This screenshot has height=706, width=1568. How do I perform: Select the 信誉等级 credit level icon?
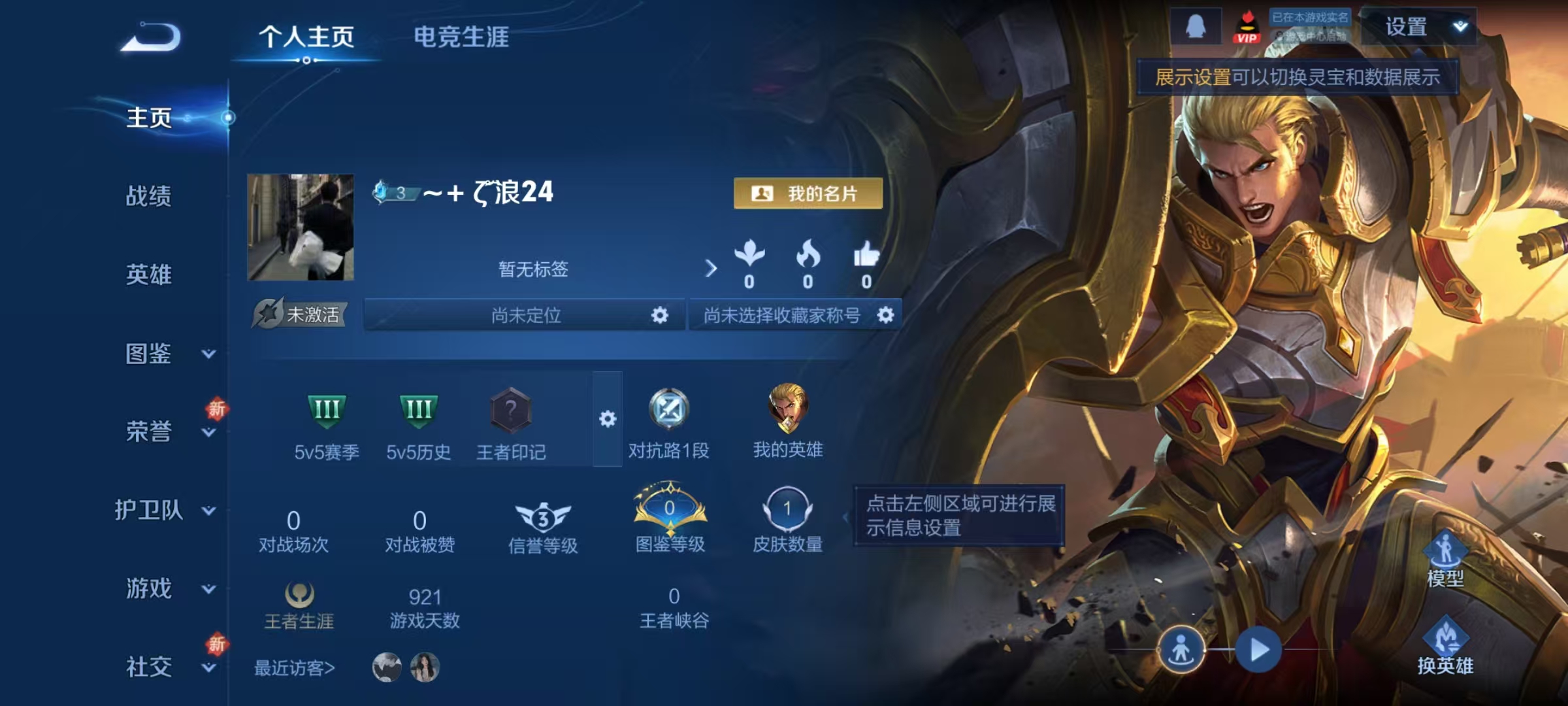coord(542,516)
